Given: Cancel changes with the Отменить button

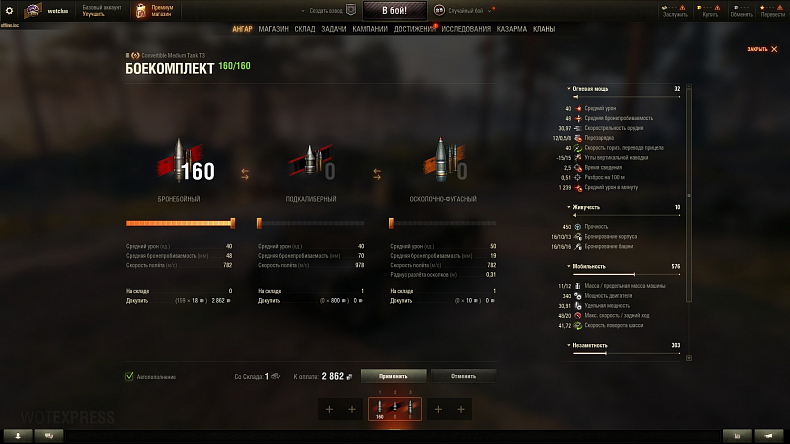Looking at the screenshot, I should [463, 376].
